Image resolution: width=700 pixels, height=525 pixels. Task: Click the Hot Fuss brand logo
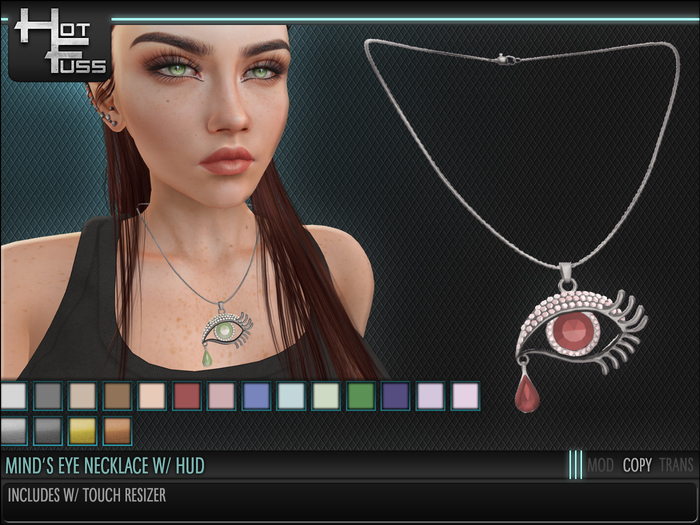(58, 45)
